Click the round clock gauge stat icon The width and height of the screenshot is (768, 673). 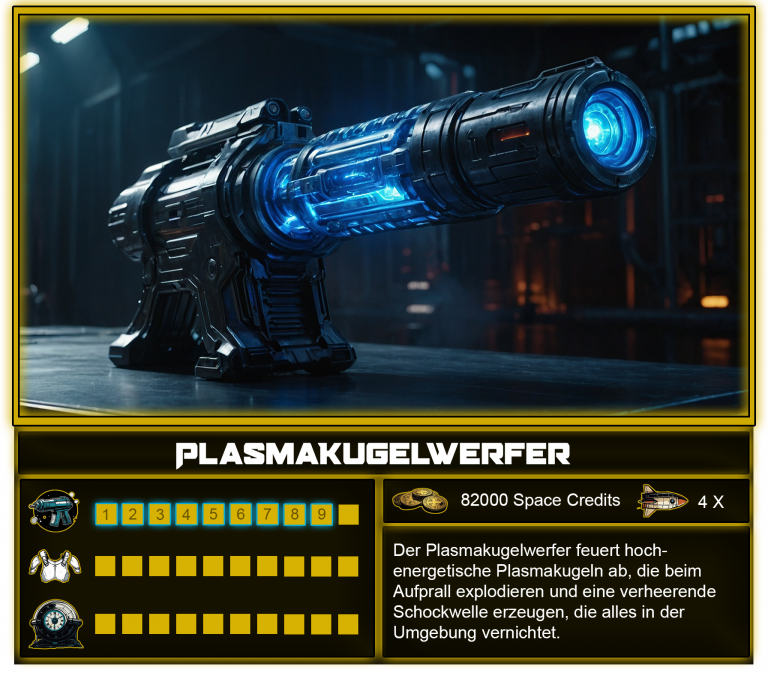coord(54,622)
